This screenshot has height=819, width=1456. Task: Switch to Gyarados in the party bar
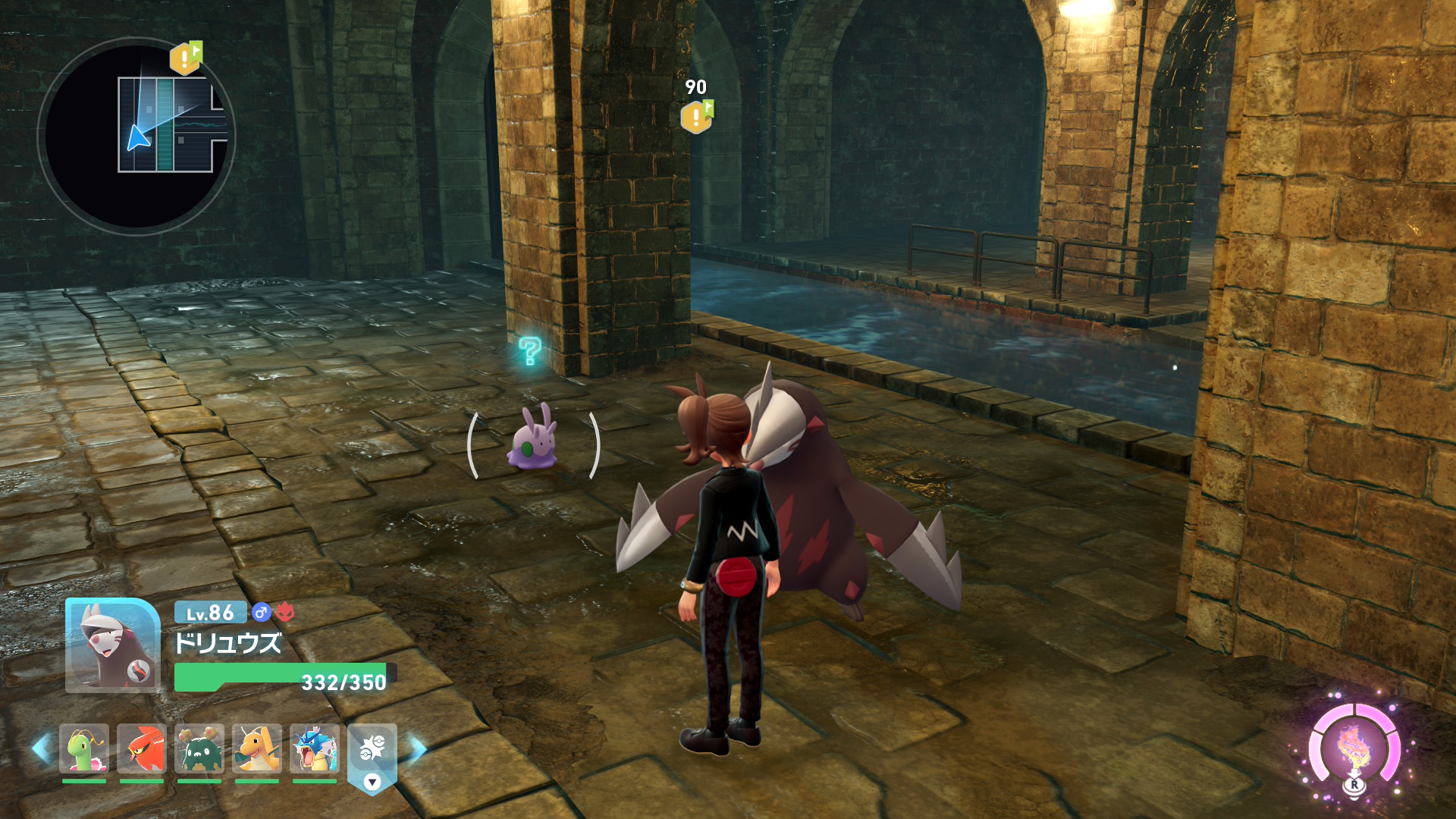point(315,748)
